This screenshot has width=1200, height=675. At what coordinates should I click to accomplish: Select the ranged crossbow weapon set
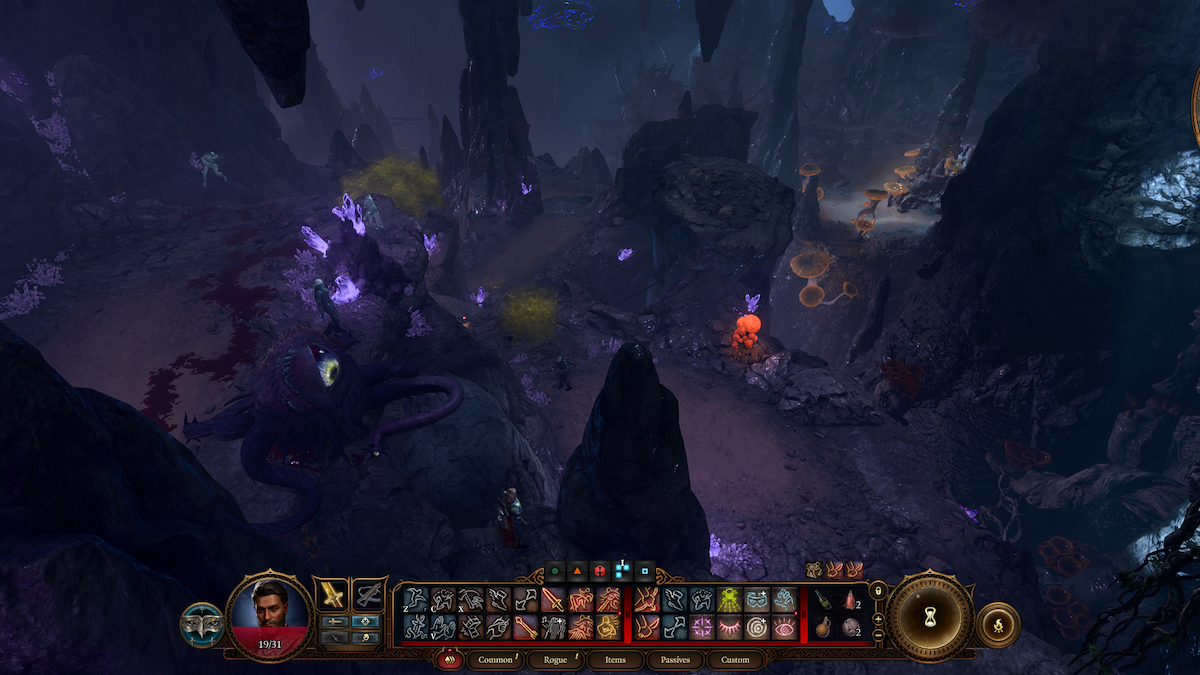click(370, 594)
